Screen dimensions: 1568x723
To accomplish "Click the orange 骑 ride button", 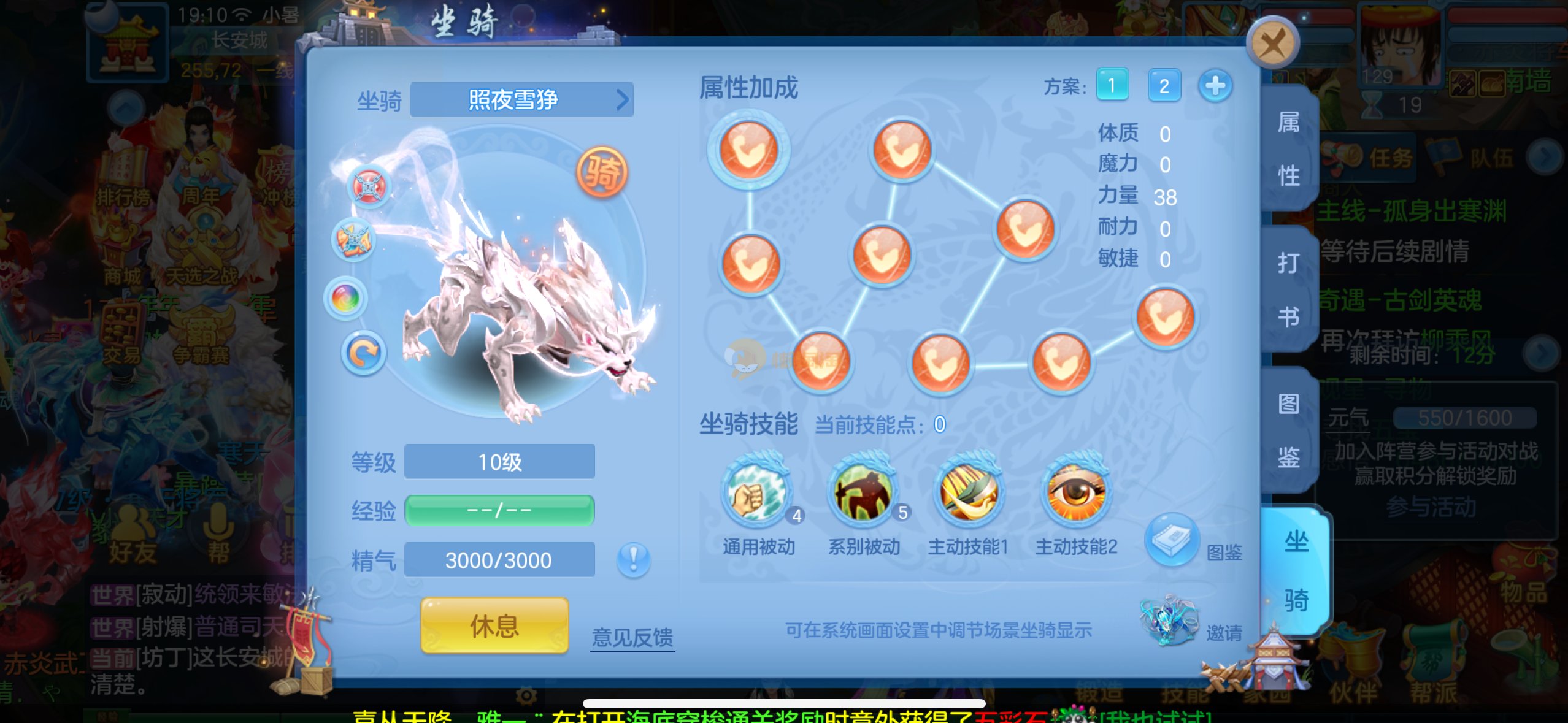I will pyautogui.click(x=602, y=172).
